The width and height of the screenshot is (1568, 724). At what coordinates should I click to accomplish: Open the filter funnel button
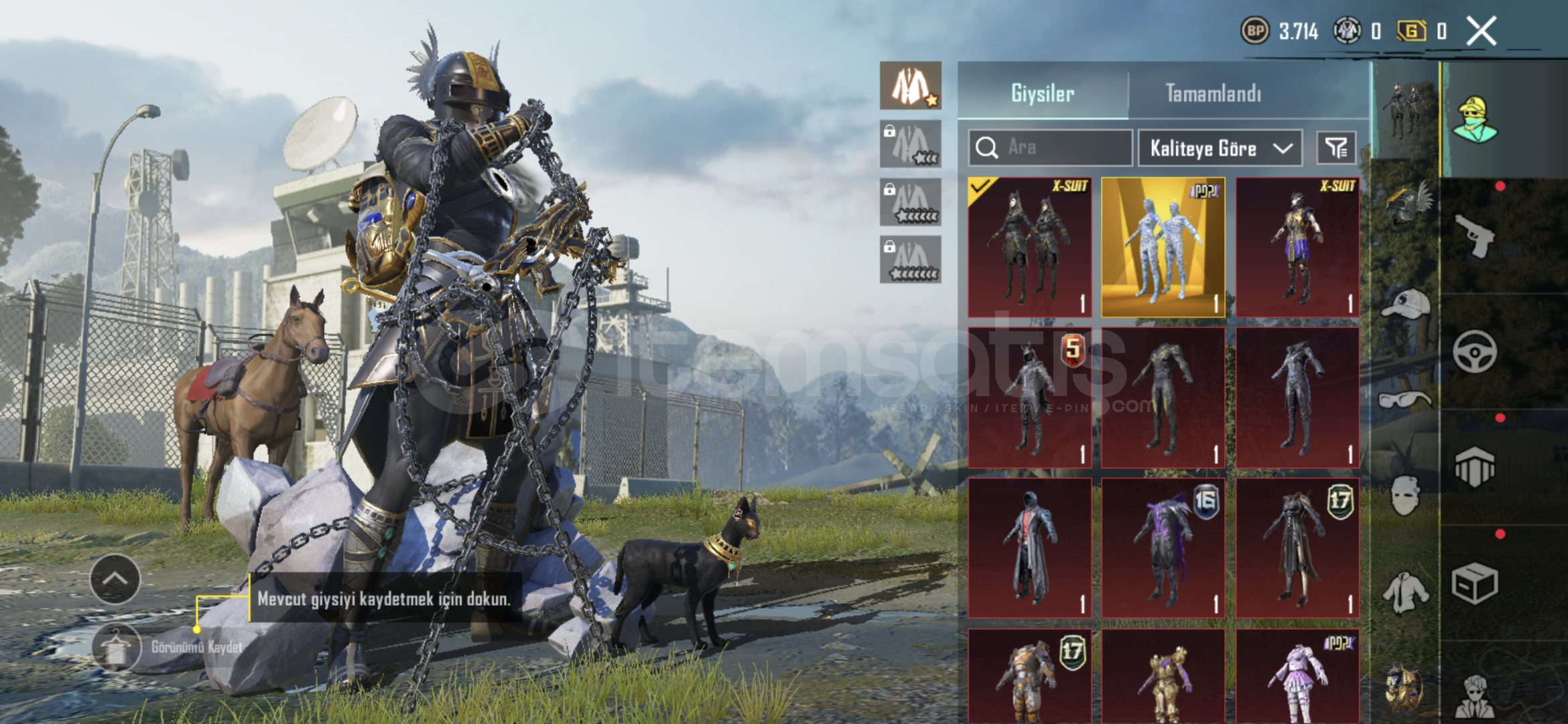(x=1336, y=147)
